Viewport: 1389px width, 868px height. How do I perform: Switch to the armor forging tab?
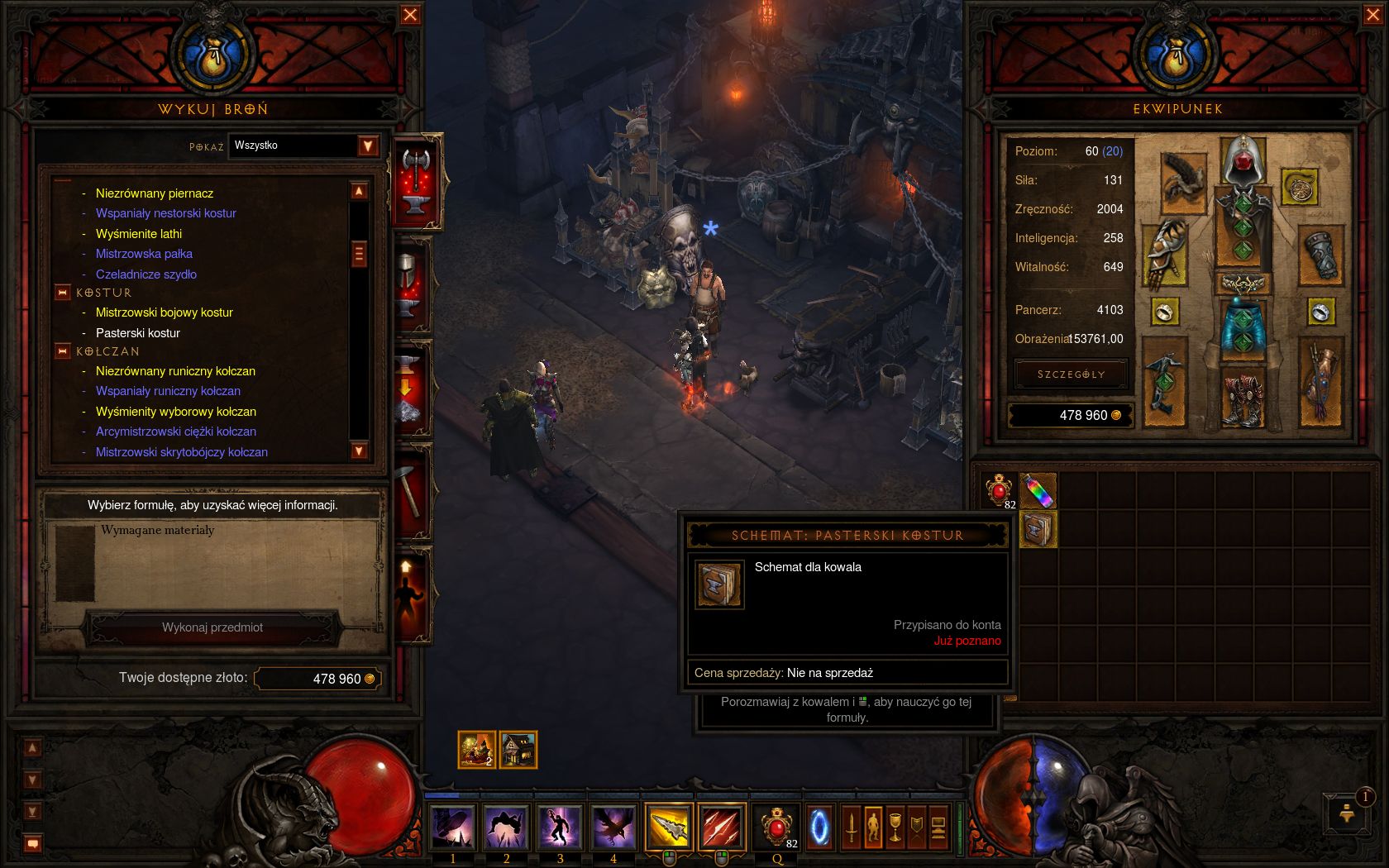click(413, 285)
